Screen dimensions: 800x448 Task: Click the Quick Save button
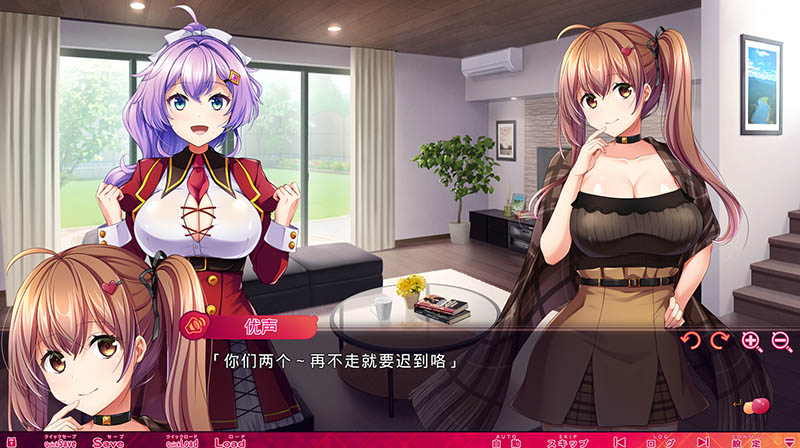click(x=59, y=441)
